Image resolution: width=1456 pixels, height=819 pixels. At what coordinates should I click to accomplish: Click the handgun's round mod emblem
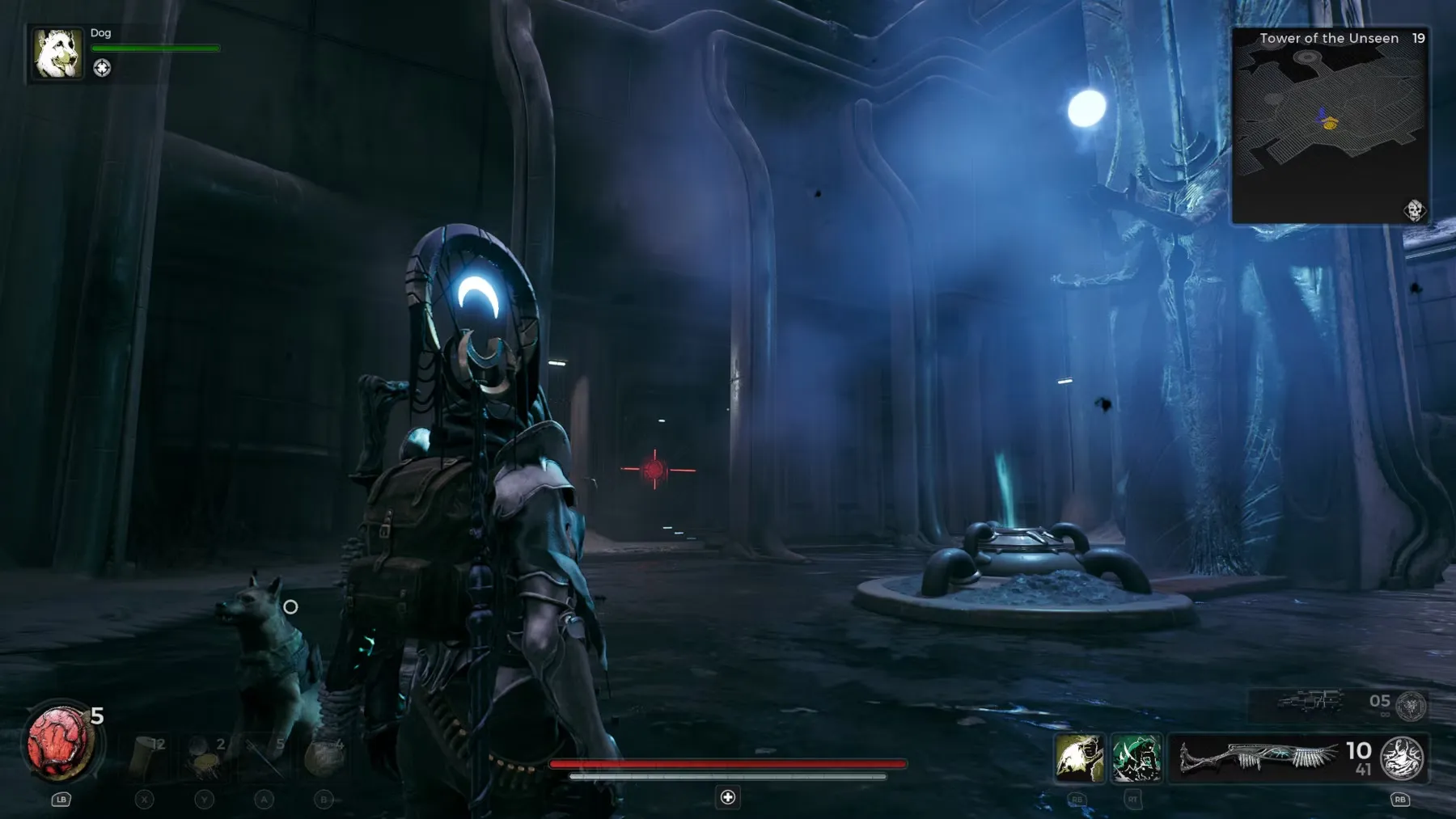pos(1412,706)
